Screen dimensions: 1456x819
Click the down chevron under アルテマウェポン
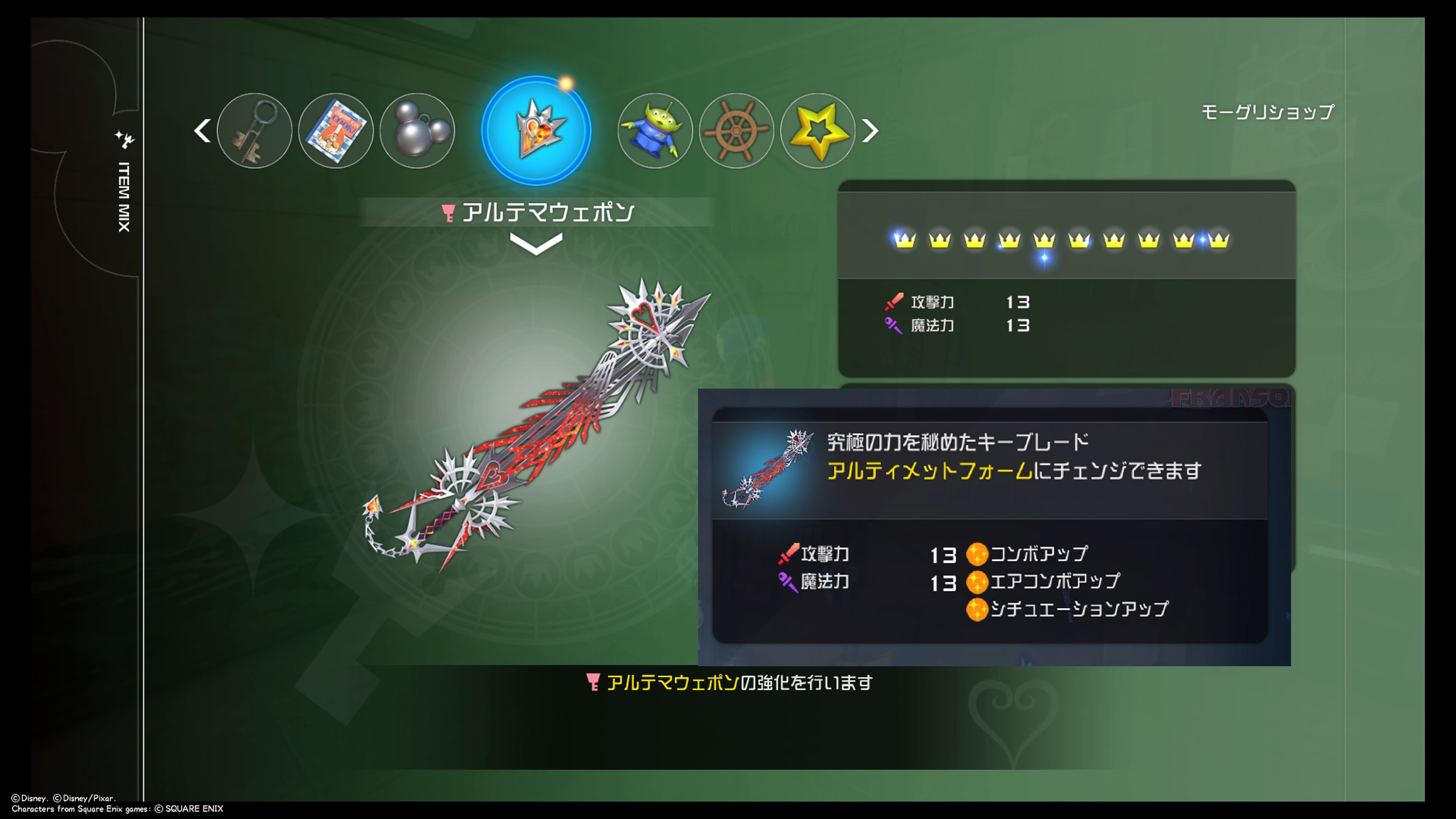point(536,244)
